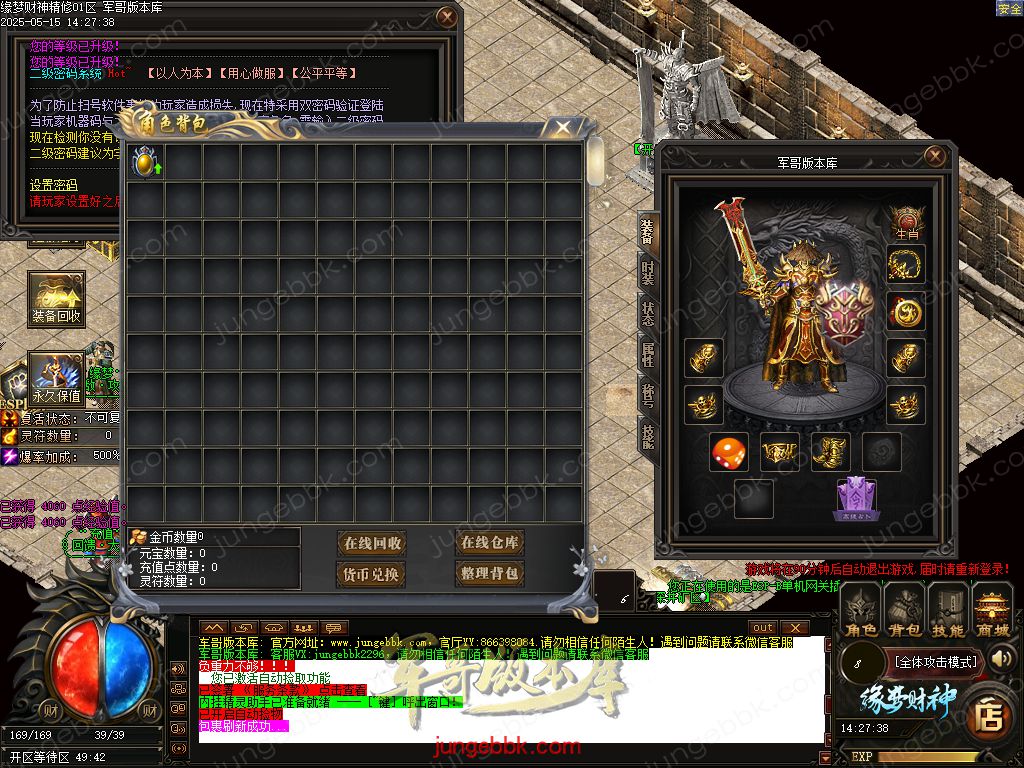Select the golden gem item in the bag
The width and height of the screenshot is (1024, 768).
(x=146, y=163)
